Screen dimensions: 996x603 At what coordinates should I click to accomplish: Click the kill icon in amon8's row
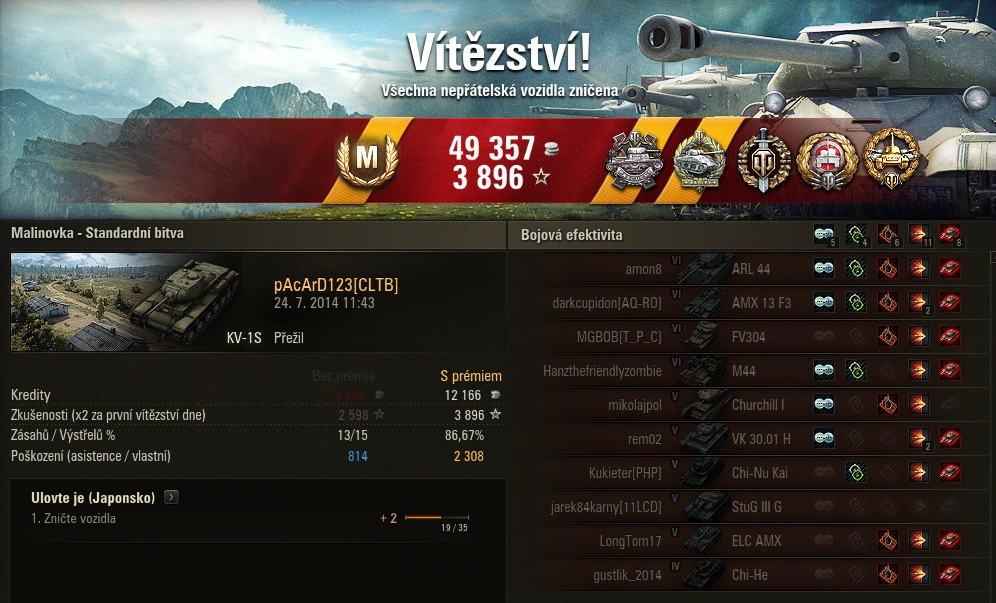point(950,269)
